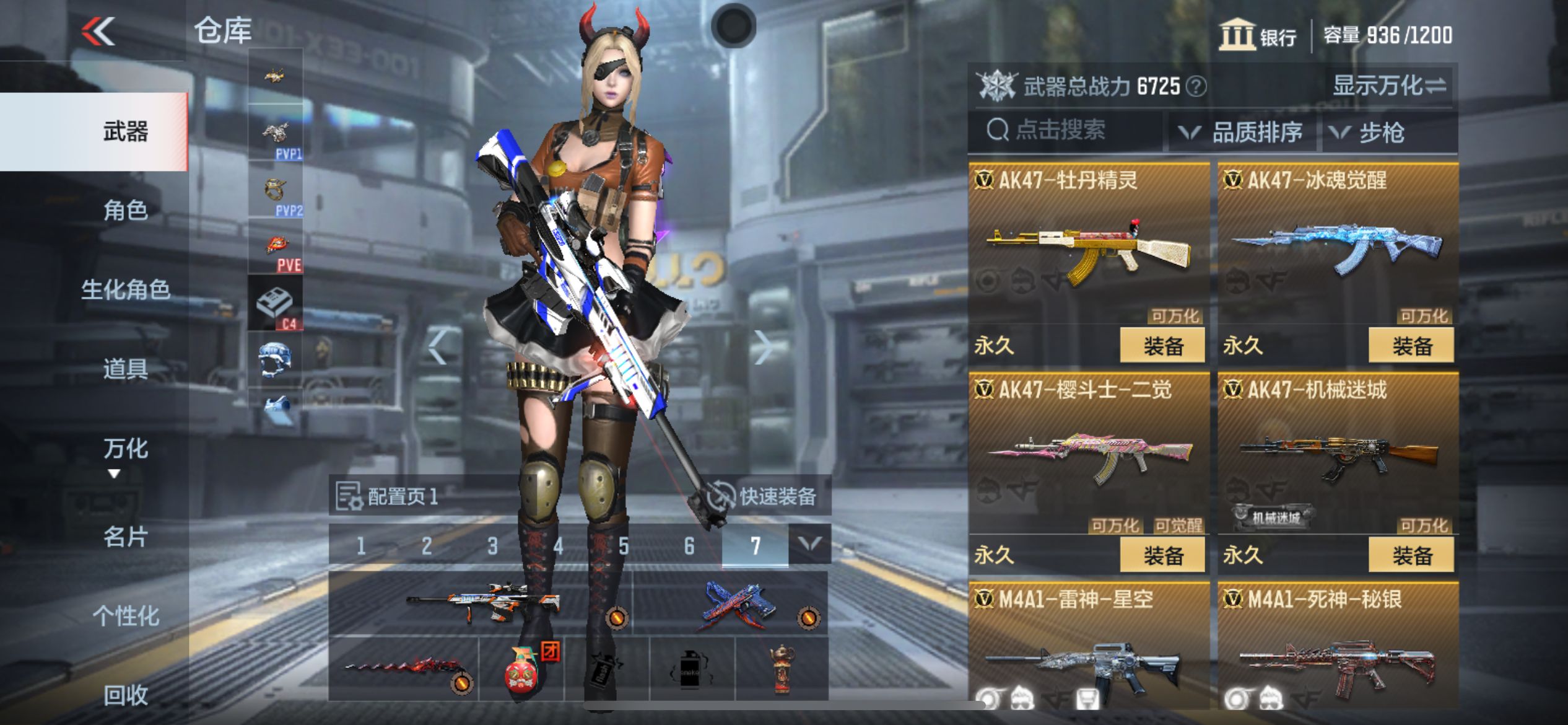Go back using the double-arrow button
Screen dimensions: 1568x725
(99, 31)
